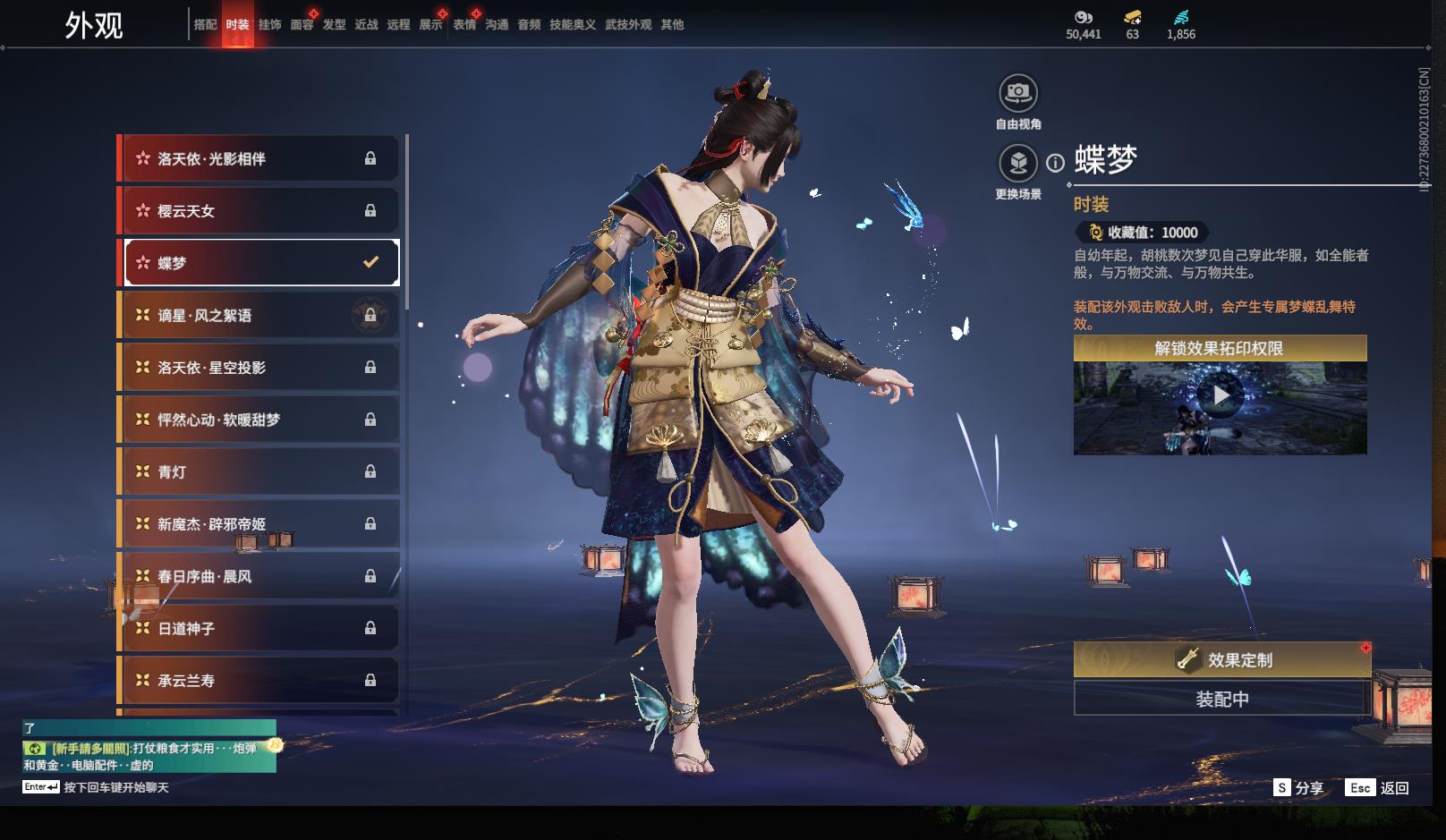Show outfit info via the info icon
Image resolution: width=1446 pixels, height=840 pixels.
tap(1056, 163)
